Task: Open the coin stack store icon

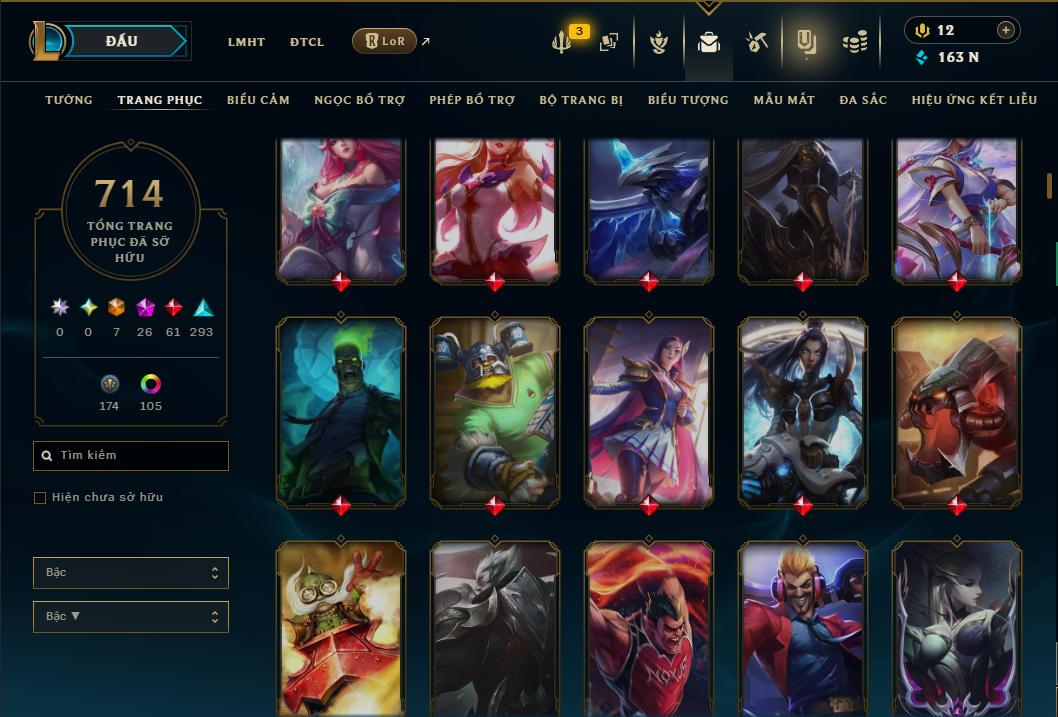Action: 854,42
